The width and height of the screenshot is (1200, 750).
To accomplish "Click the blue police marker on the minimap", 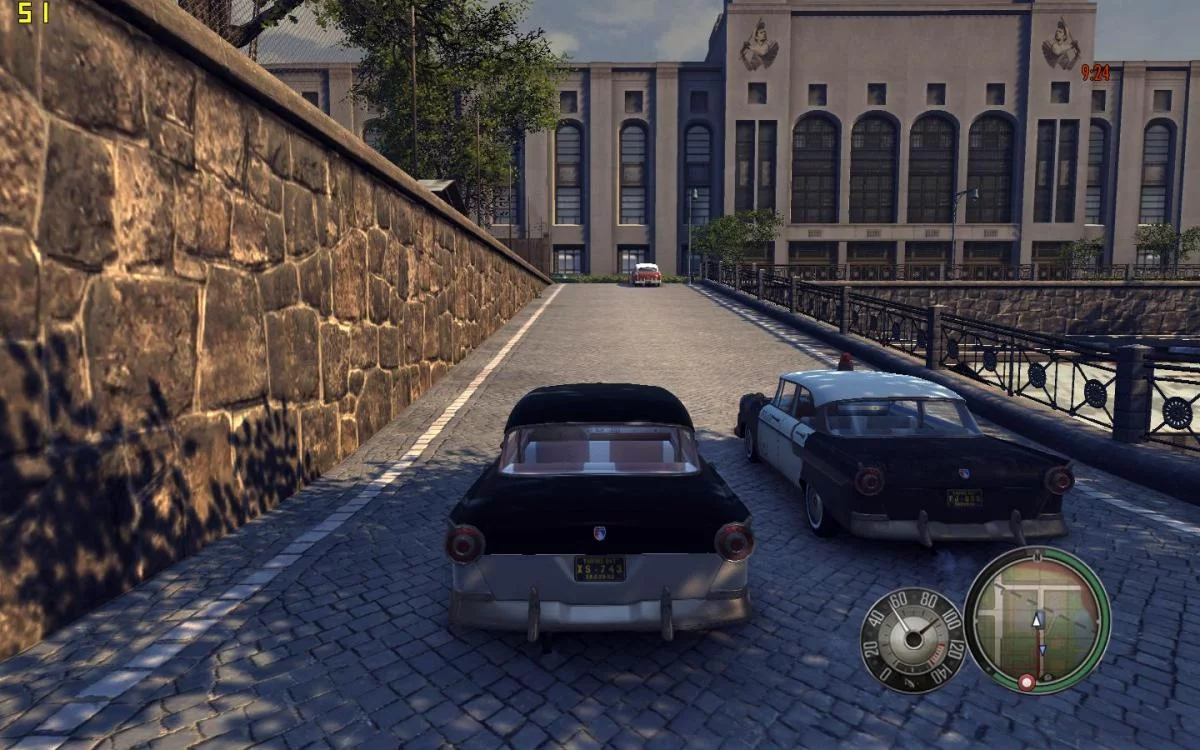I will click(x=1042, y=650).
